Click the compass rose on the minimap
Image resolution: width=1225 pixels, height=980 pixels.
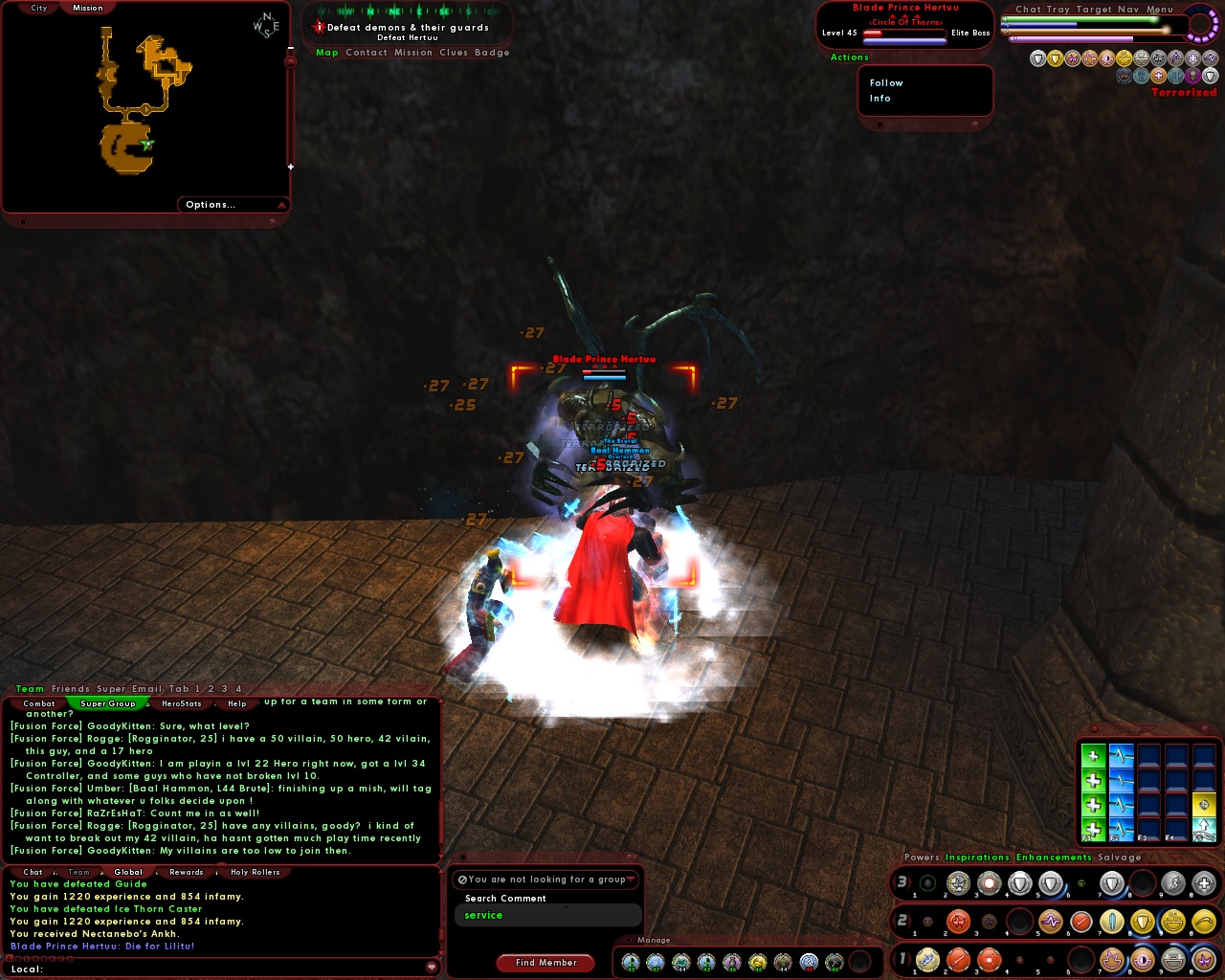coord(265,24)
